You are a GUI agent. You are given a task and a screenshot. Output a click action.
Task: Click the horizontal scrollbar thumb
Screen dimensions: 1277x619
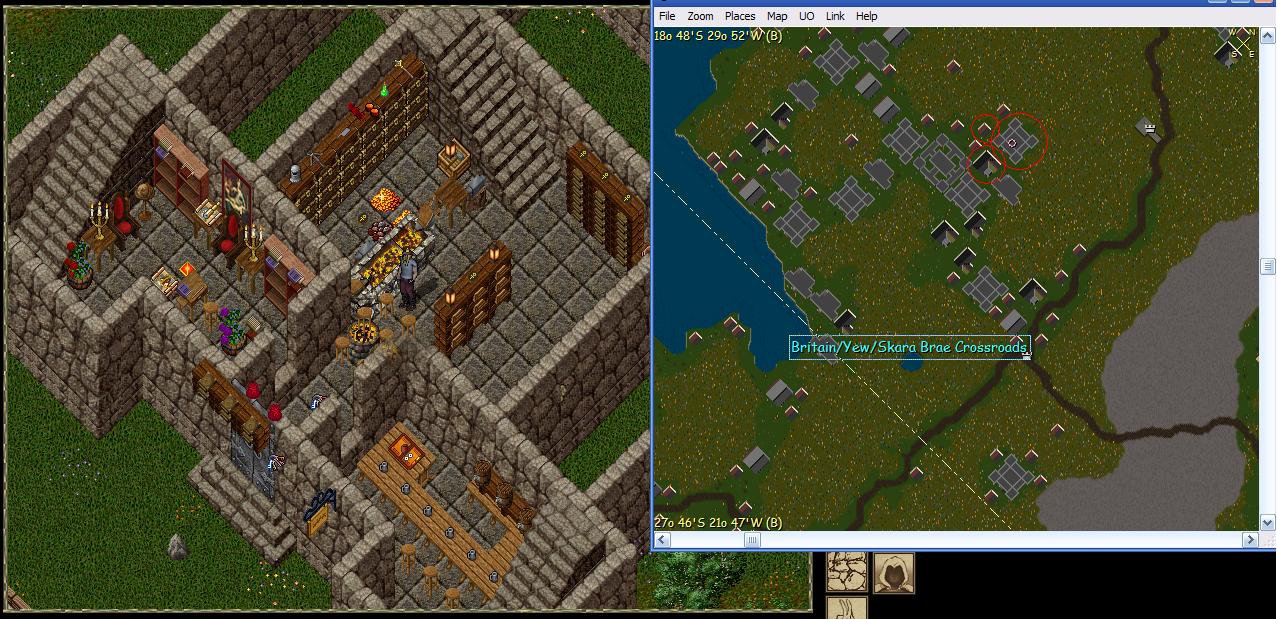pyautogui.click(x=752, y=540)
